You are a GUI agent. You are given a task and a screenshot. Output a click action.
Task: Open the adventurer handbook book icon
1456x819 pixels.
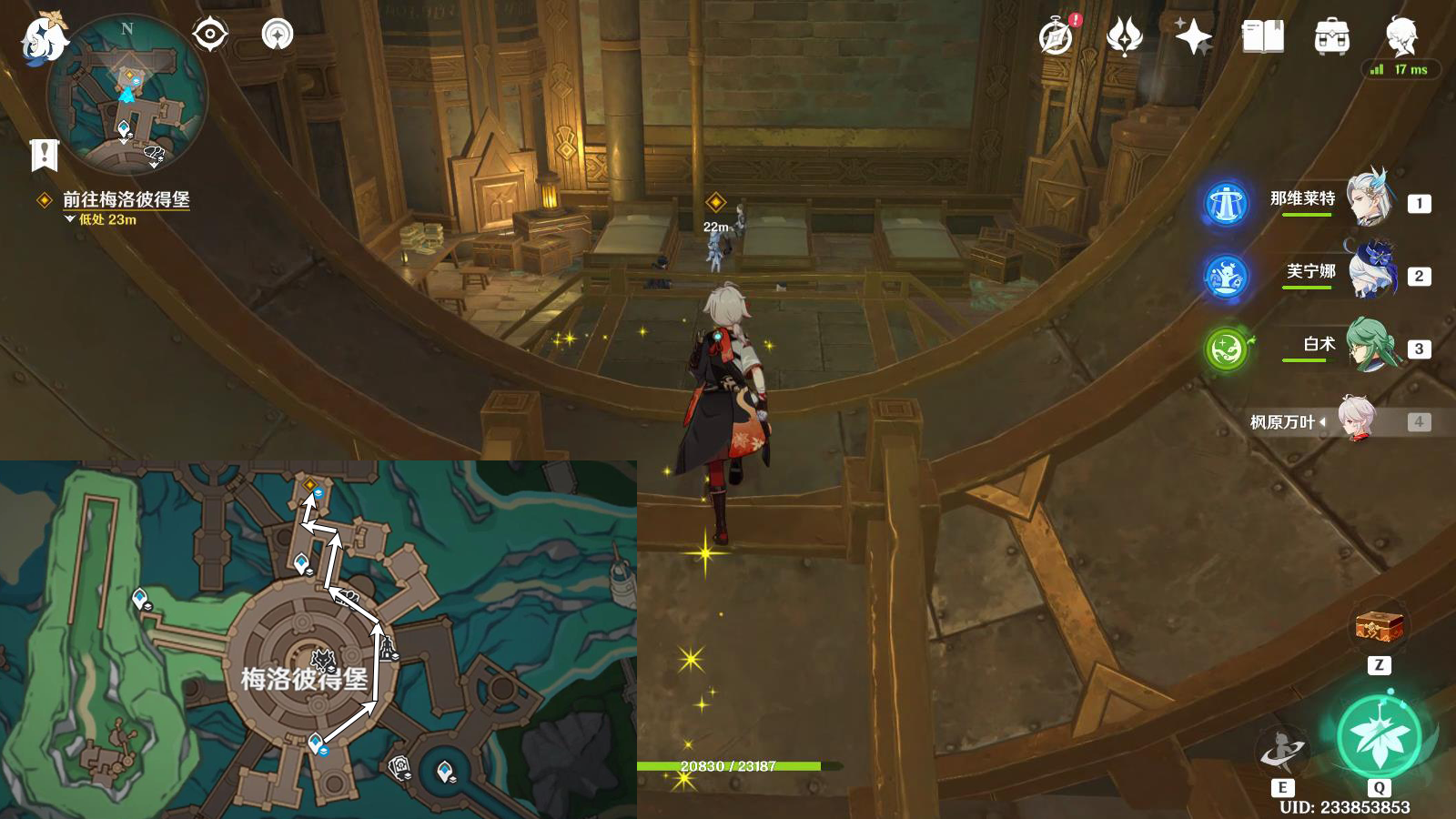(1263, 37)
